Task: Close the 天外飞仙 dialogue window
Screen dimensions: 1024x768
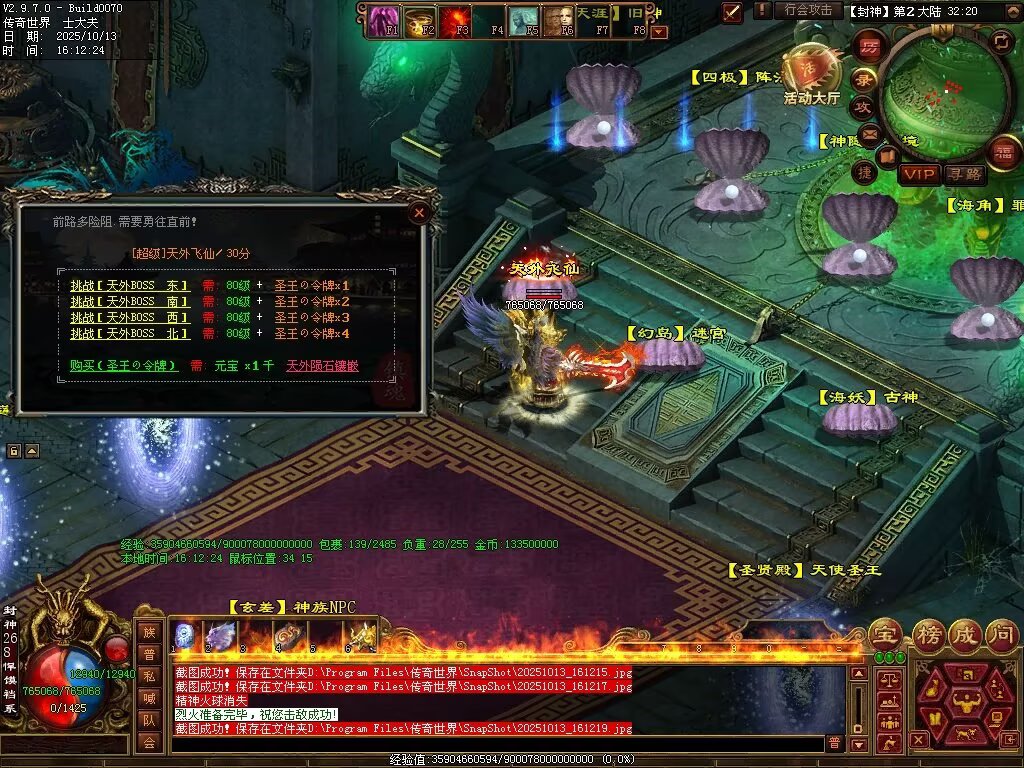Action: coord(420,212)
